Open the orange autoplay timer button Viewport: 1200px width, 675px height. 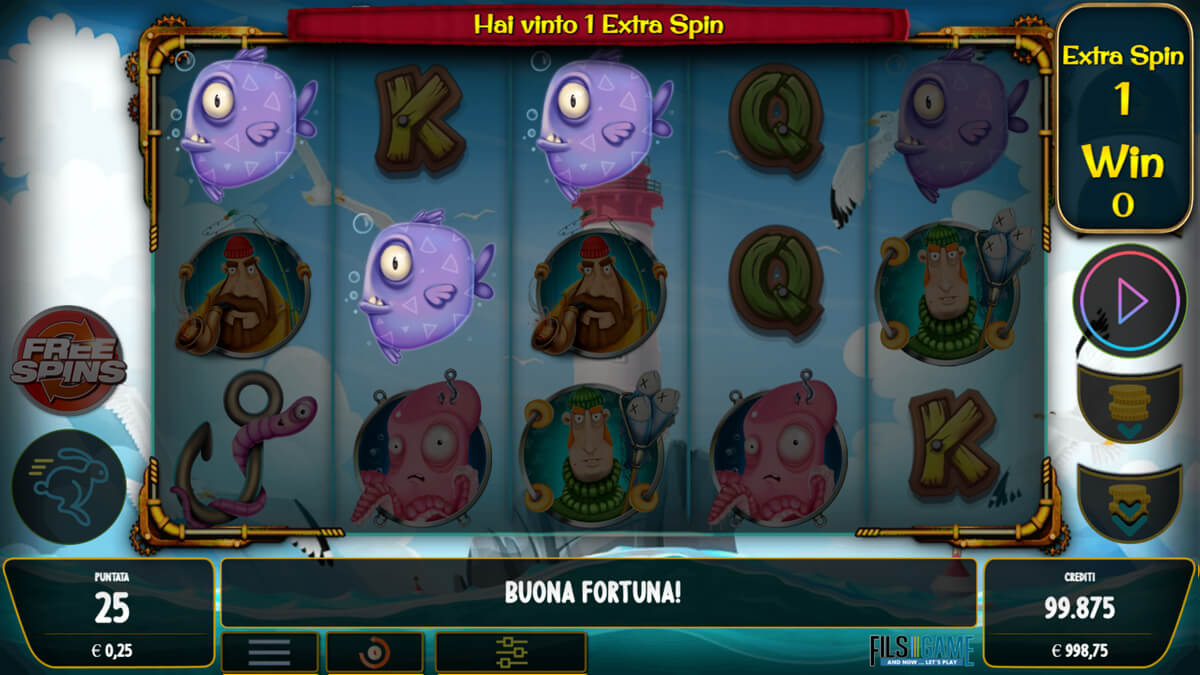(x=374, y=652)
